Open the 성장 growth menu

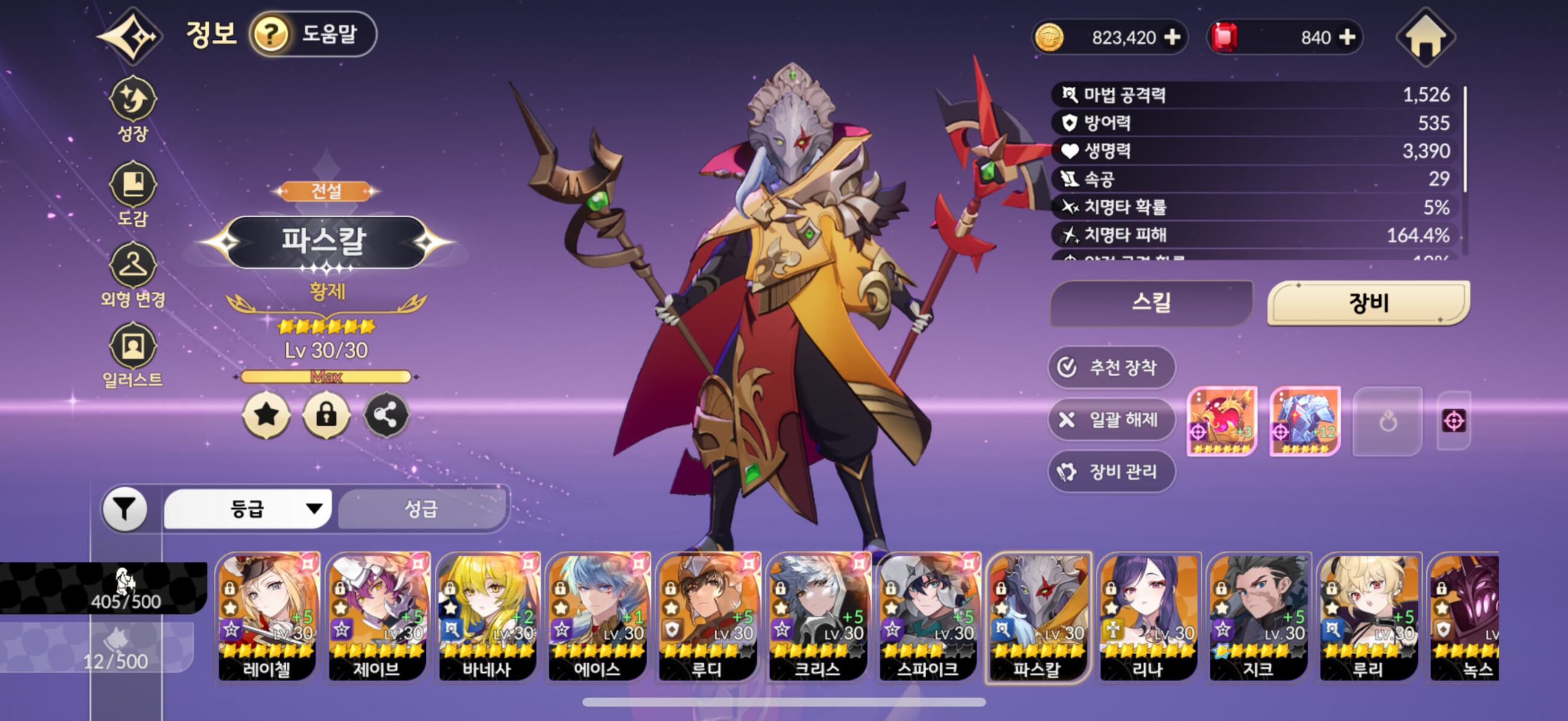(x=133, y=109)
